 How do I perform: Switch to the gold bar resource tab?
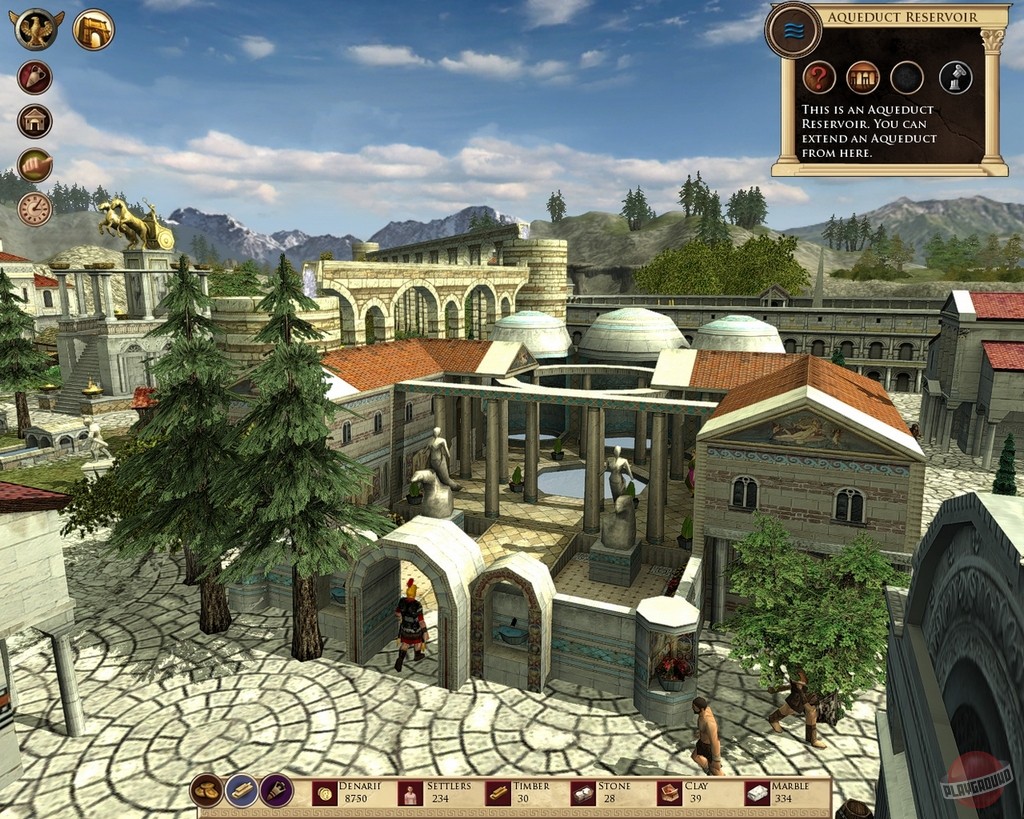click(x=242, y=790)
